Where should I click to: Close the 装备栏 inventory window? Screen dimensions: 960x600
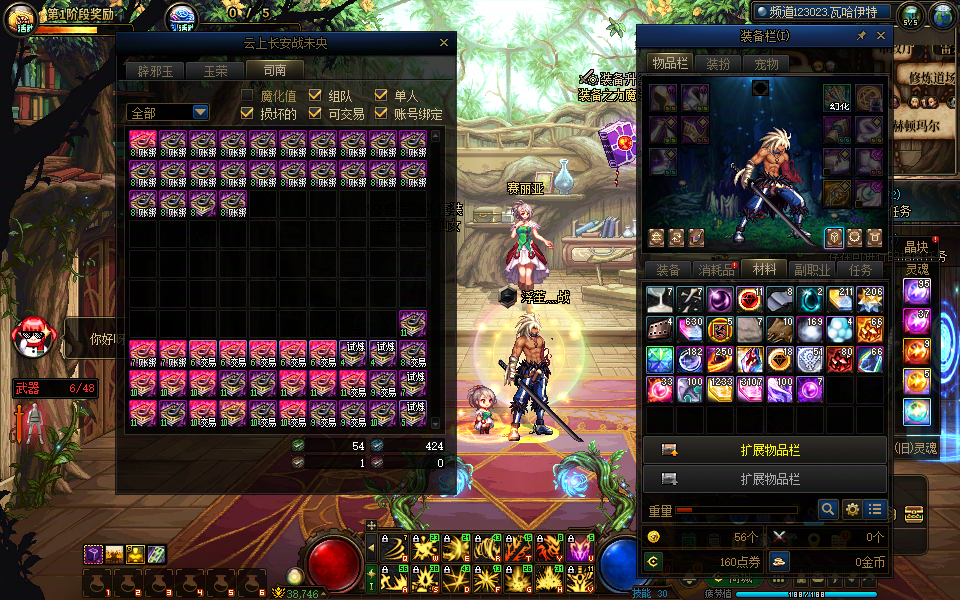point(881,36)
